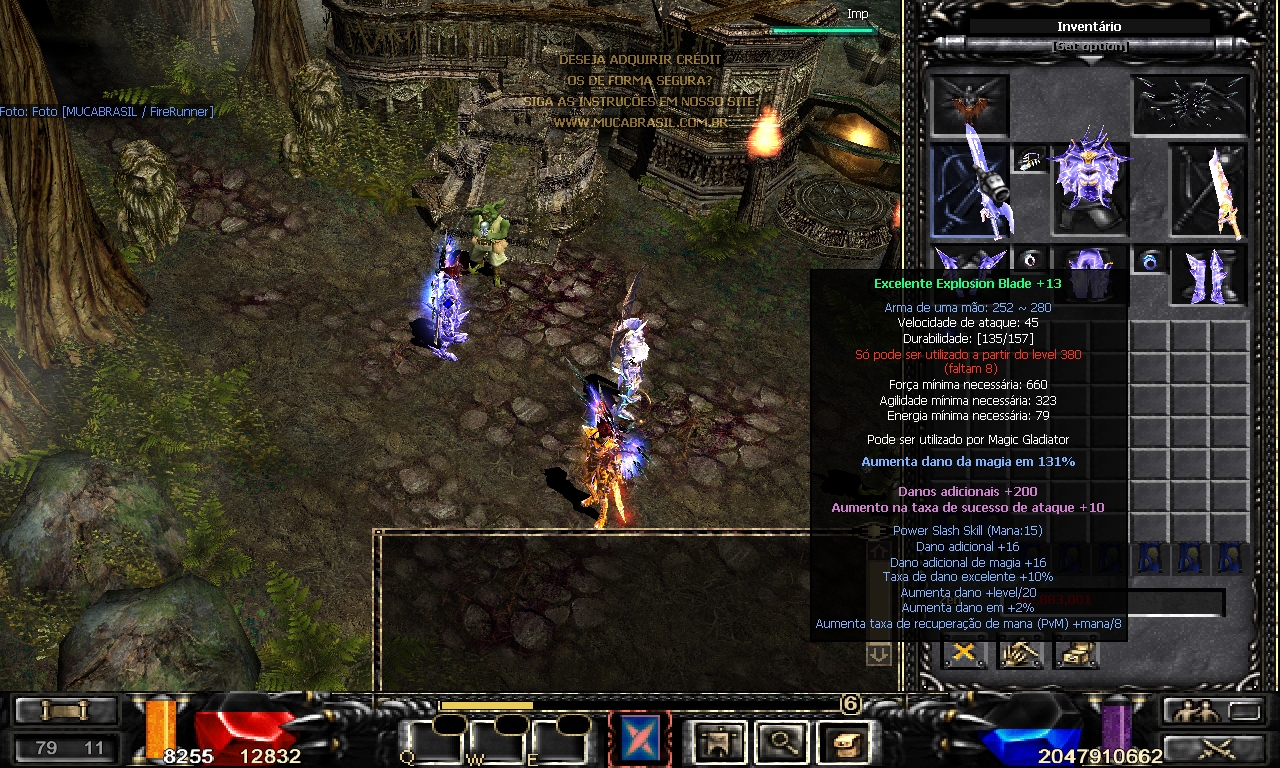
Task: Select the dark wings equipment slot
Action: point(1190,104)
